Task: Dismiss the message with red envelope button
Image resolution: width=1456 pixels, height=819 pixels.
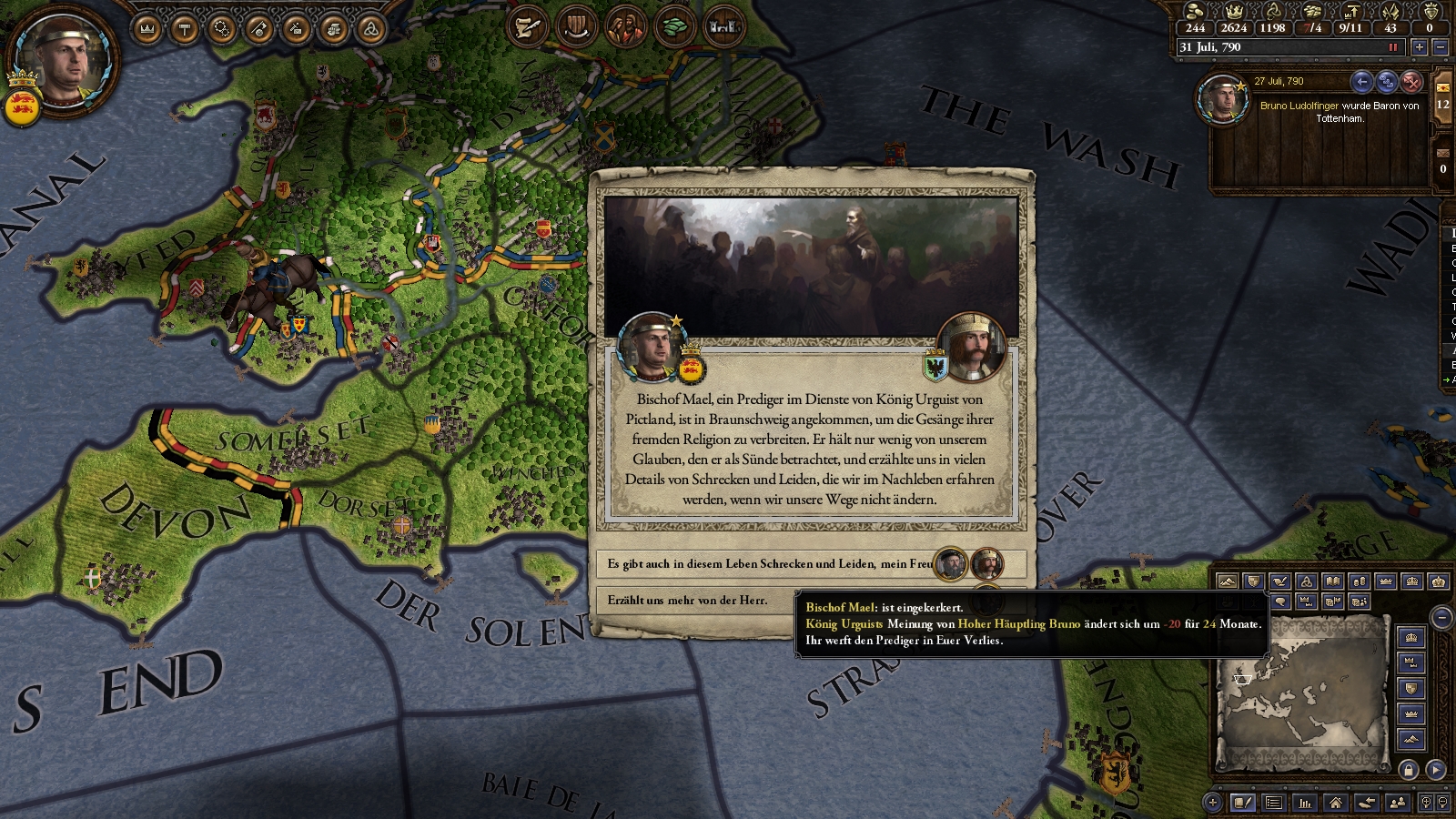Action: point(1411,82)
